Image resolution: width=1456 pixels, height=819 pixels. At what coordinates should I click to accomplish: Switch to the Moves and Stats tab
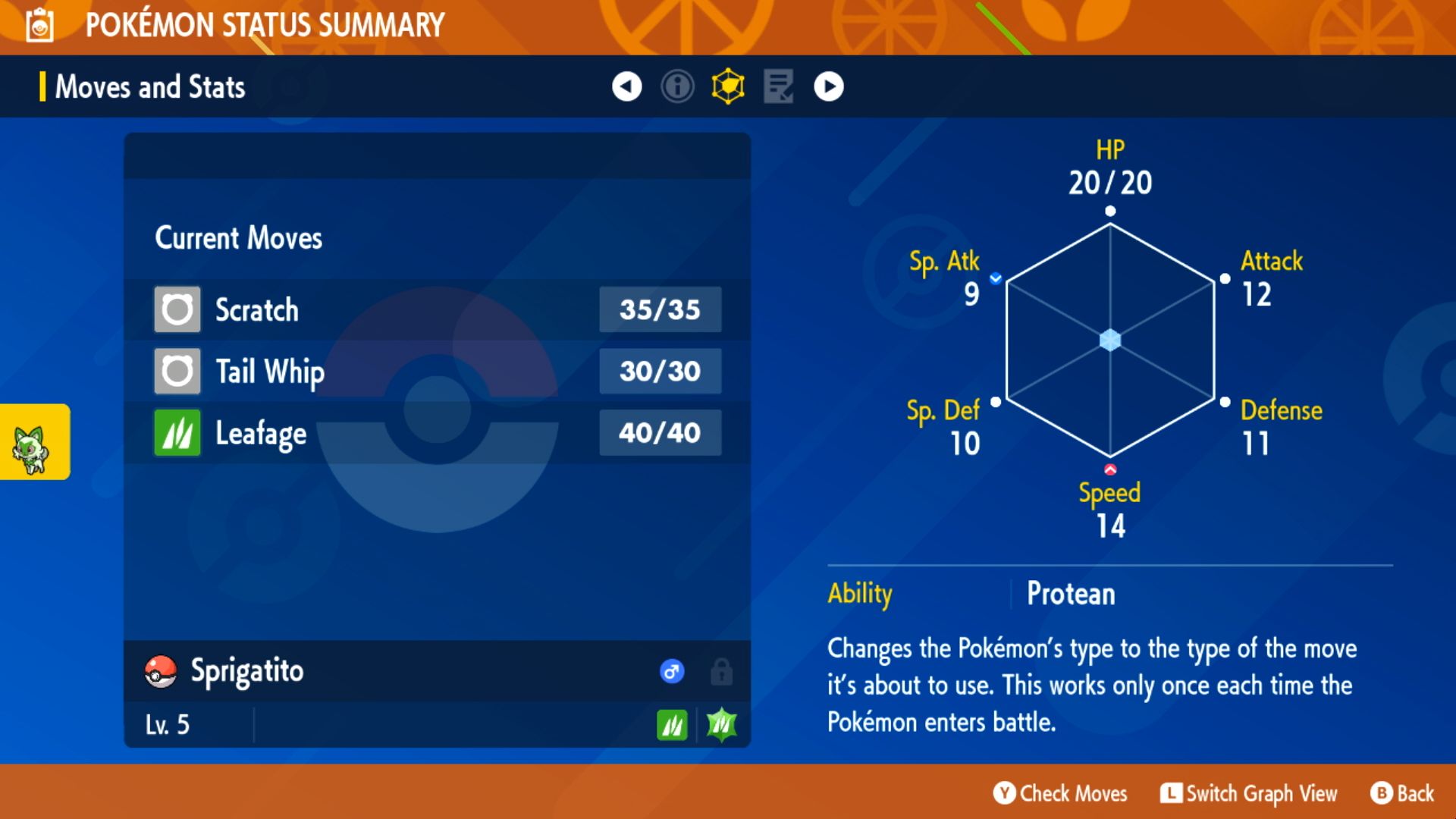pos(149,86)
